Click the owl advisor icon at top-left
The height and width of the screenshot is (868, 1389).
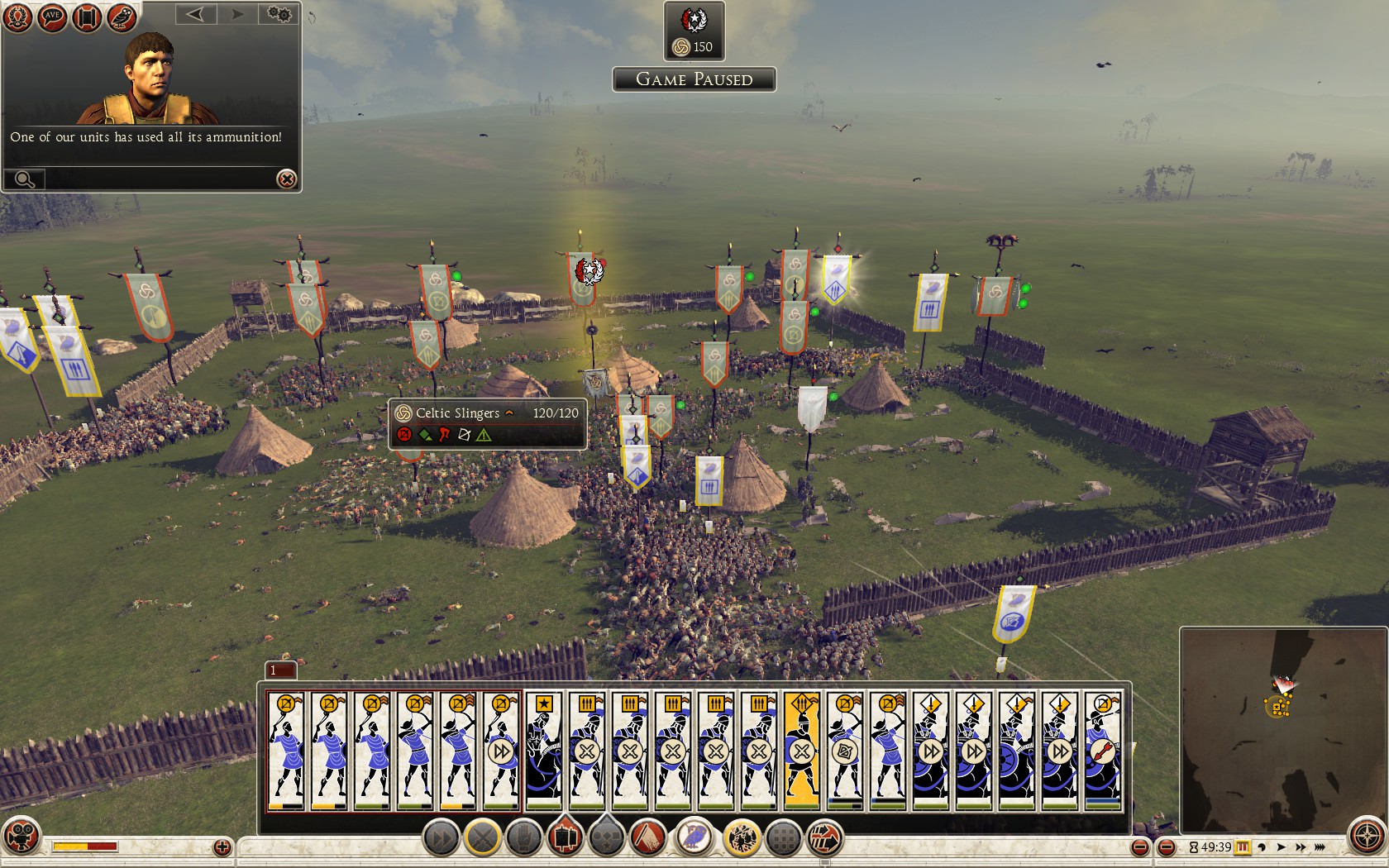coord(122,18)
